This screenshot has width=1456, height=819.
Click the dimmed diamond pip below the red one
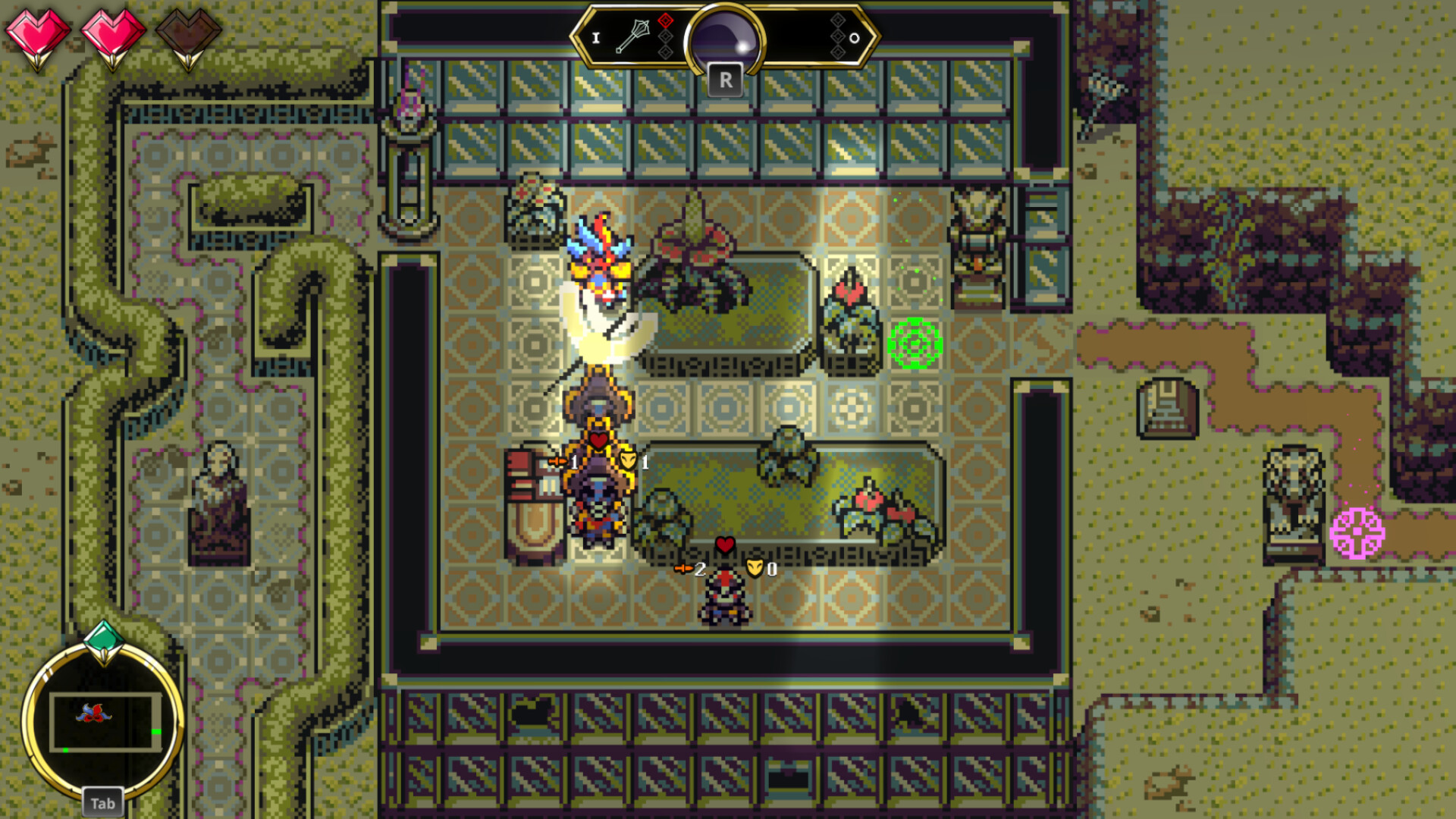665,36
